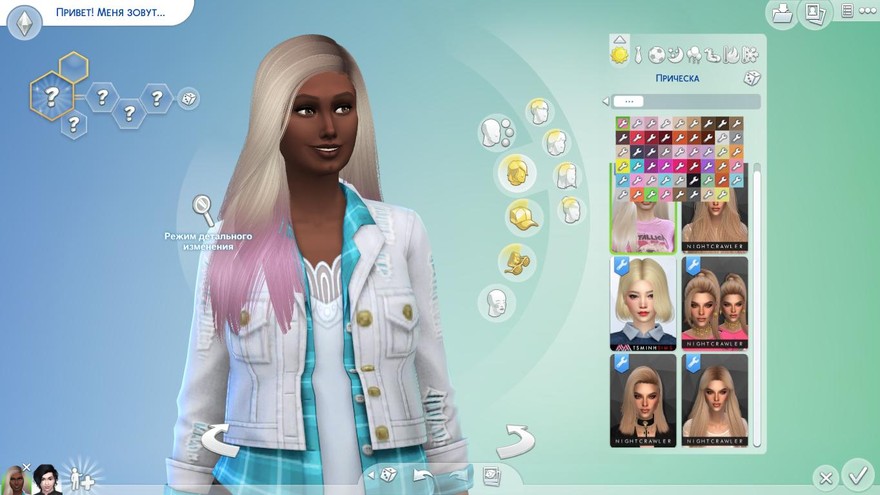Enter detailed edit mode via magnifier
This screenshot has height=495, width=880.
[x=204, y=209]
